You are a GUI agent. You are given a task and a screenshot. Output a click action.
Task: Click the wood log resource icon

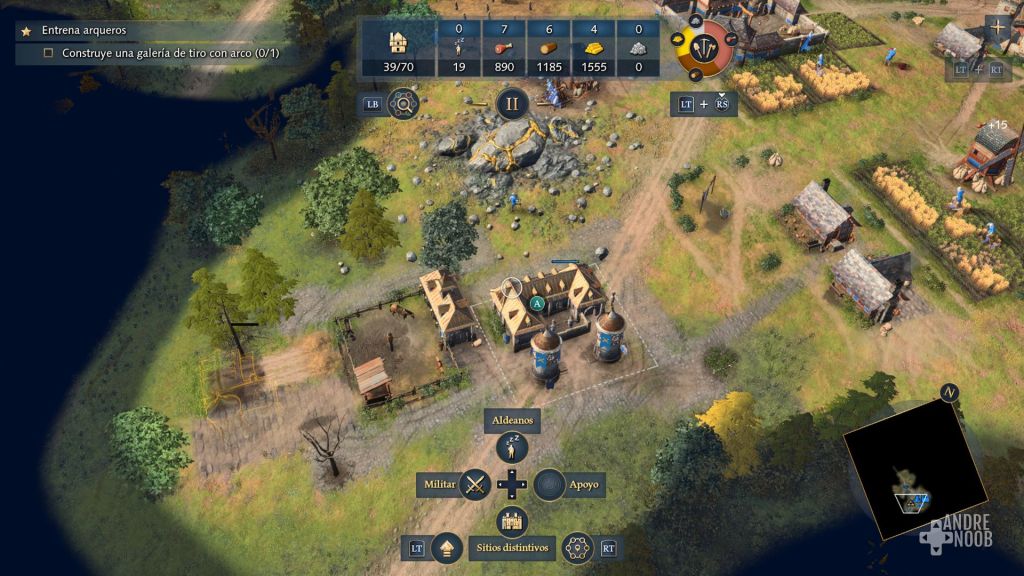(548, 46)
